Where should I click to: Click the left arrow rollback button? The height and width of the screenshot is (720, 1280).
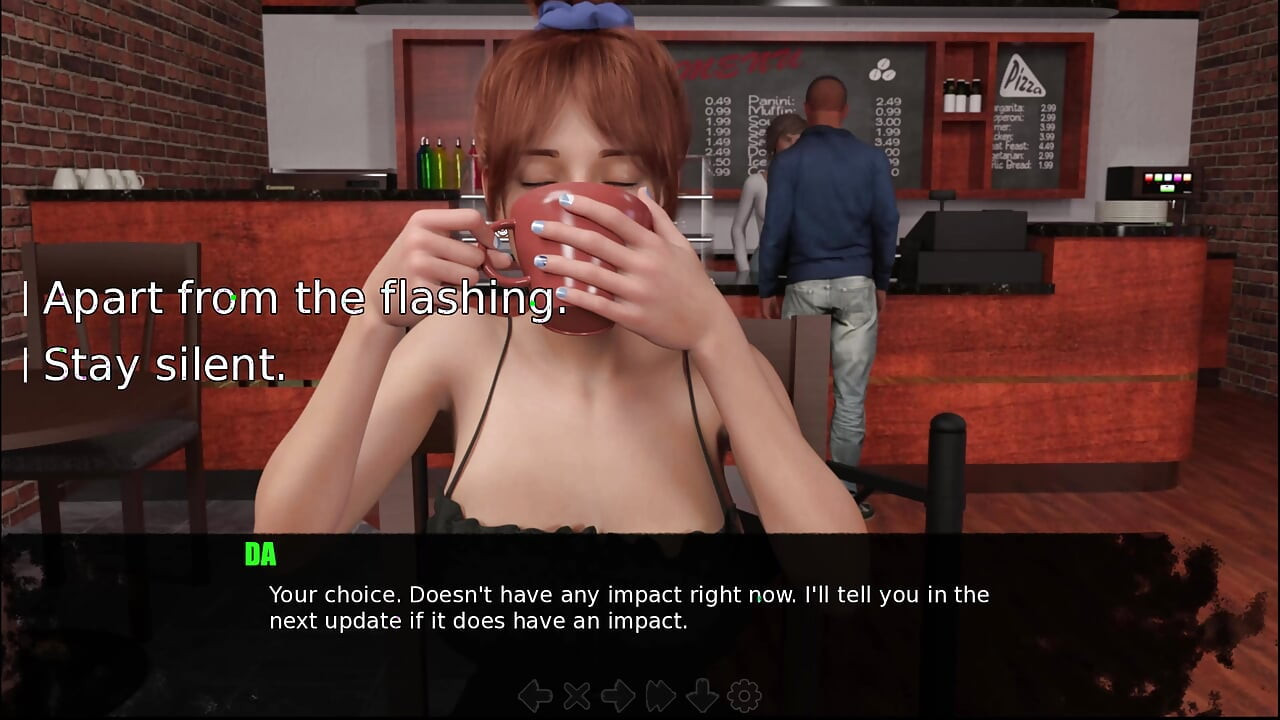click(534, 695)
